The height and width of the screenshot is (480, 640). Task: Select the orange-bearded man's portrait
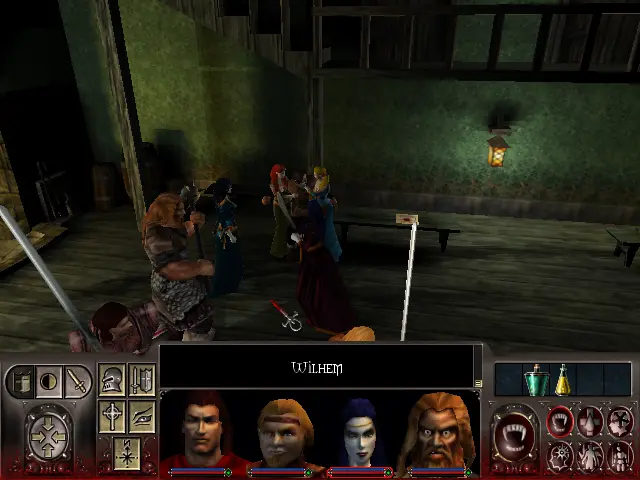440,432
